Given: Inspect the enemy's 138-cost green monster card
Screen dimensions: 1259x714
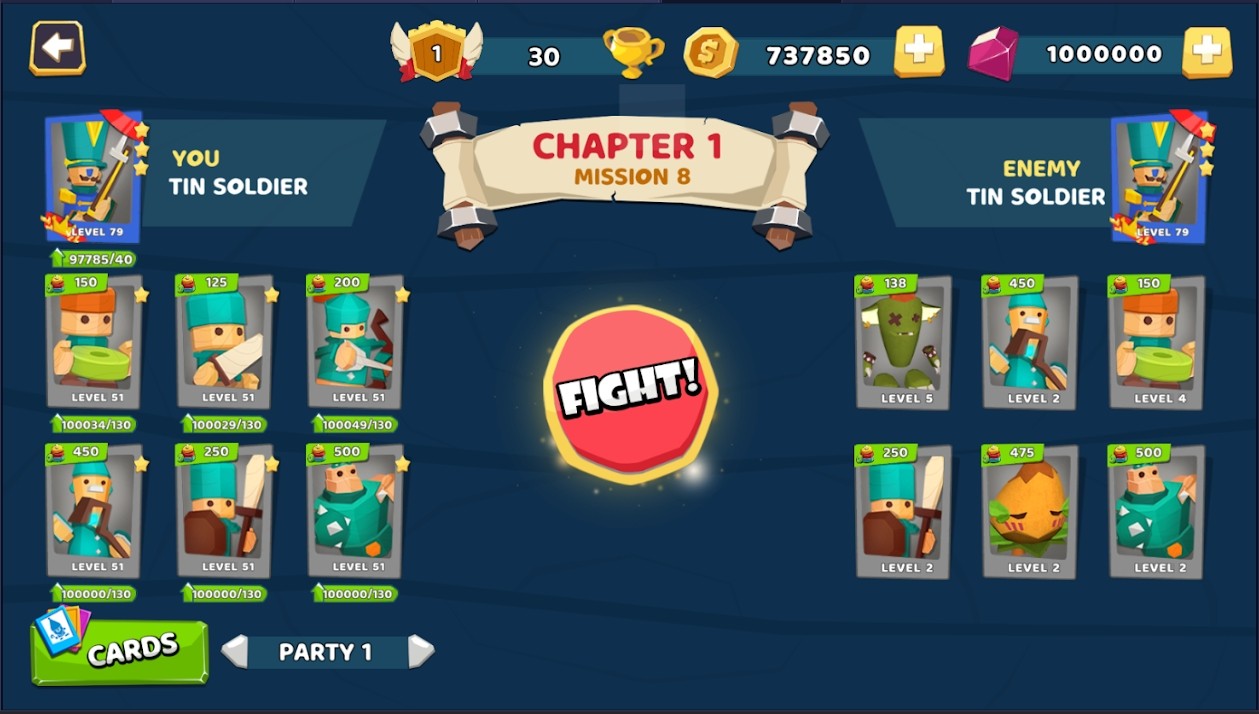Looking at the screenshot, I should pos(903,343).
